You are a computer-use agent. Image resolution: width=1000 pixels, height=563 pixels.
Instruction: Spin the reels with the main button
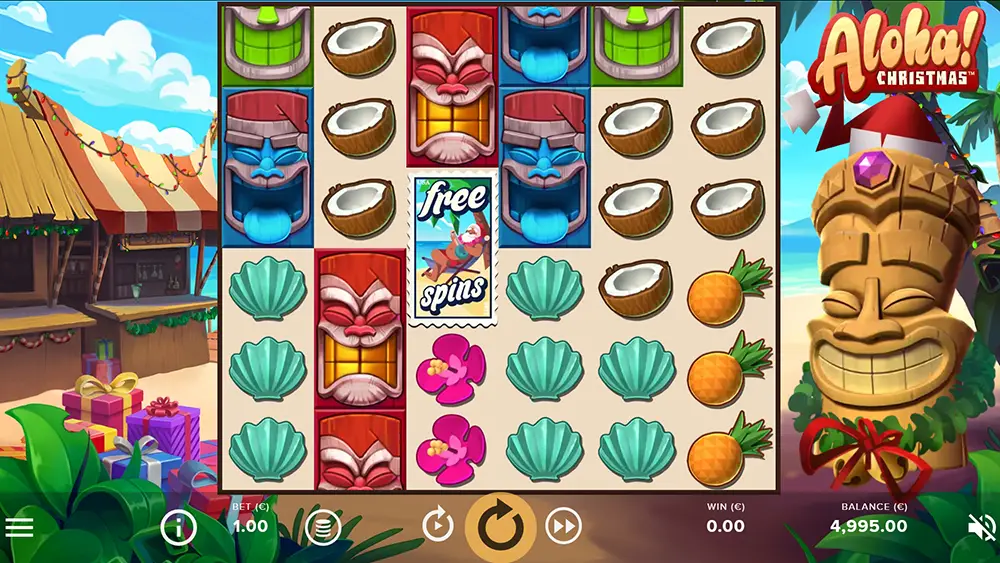pos(501,526)
